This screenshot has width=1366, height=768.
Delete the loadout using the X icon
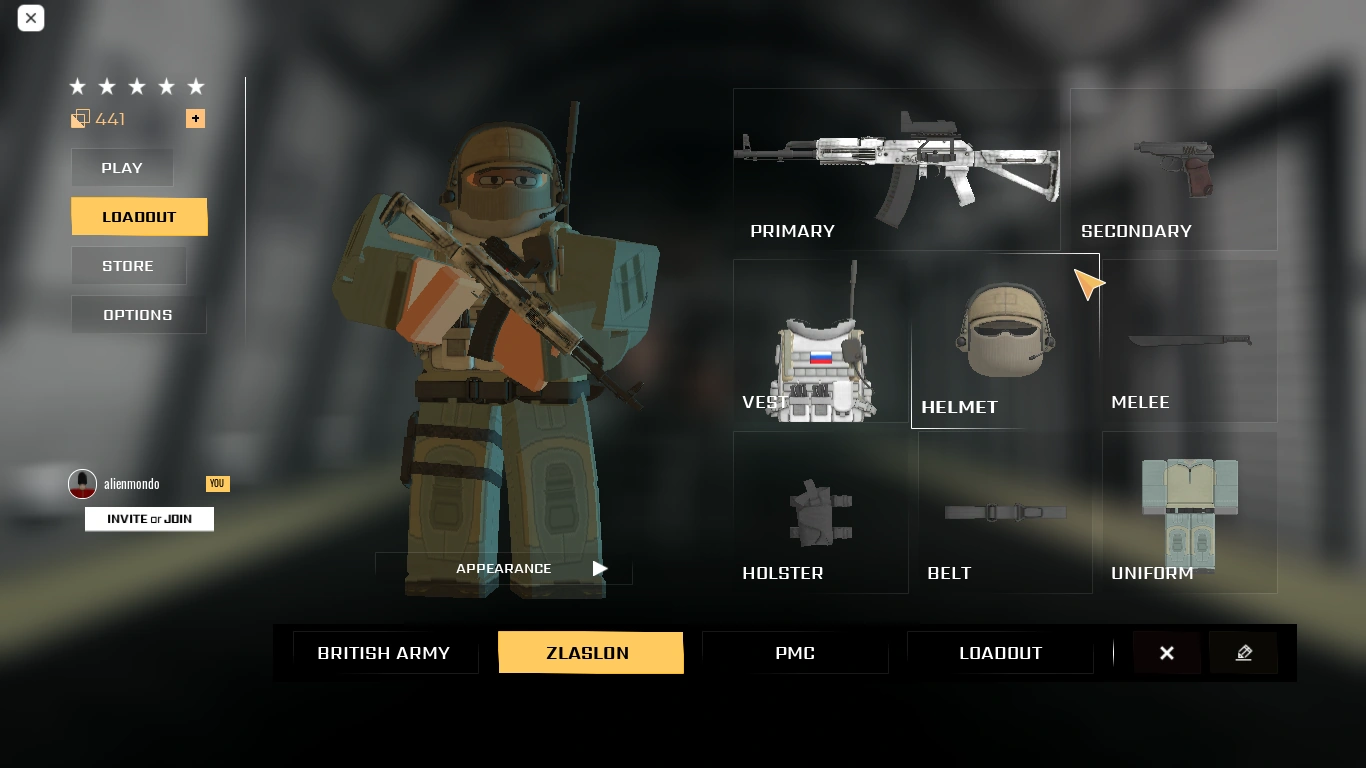pos(1166,652)
